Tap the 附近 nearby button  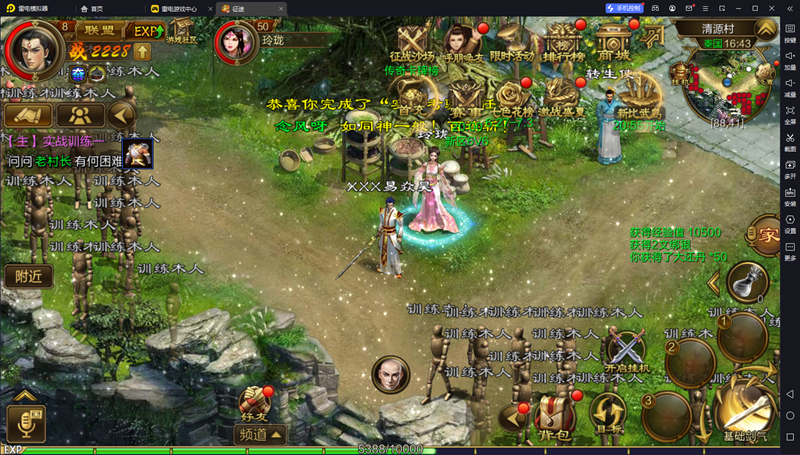click(x=29, y=276)
